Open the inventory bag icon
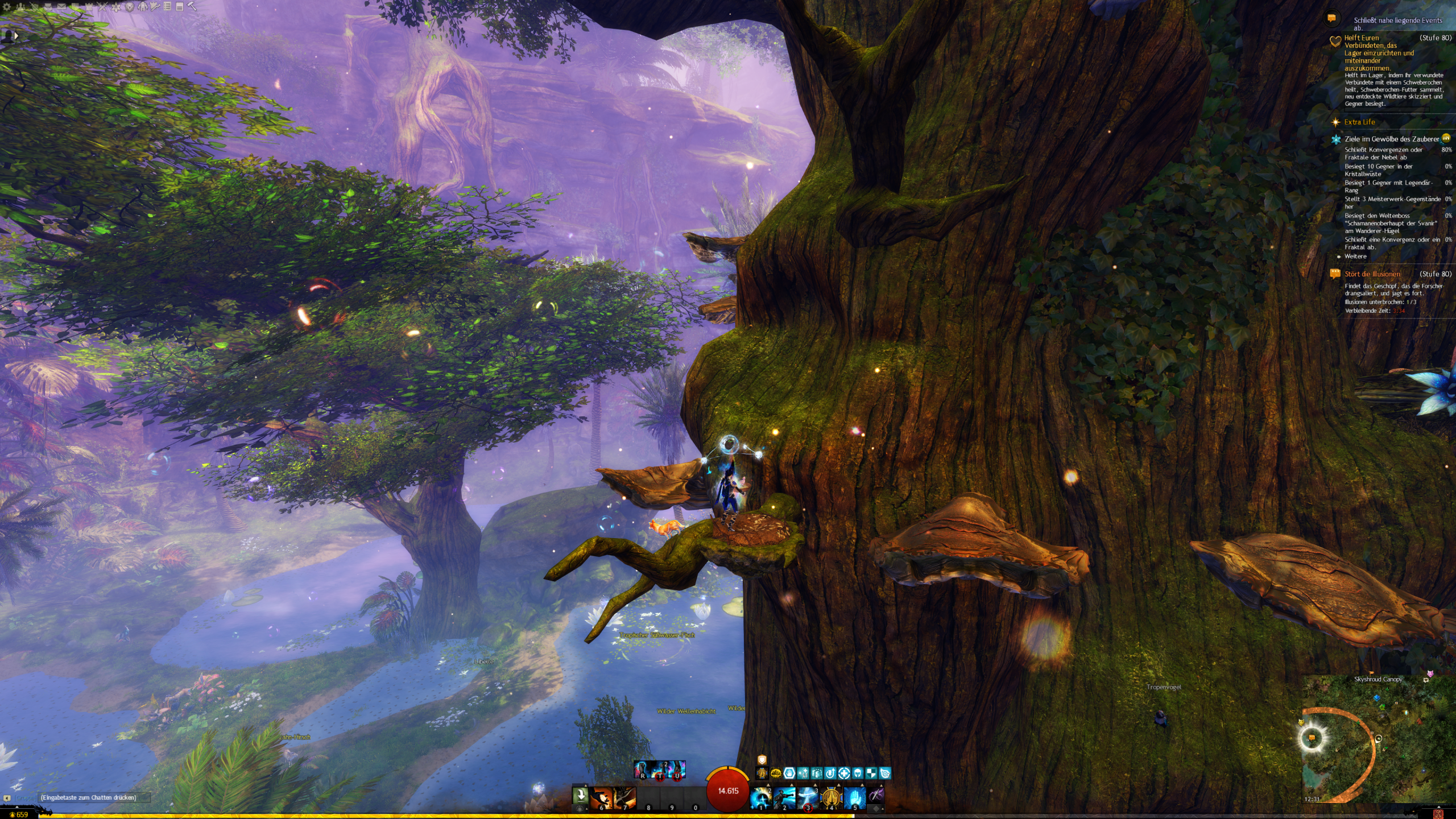The height and width of the screenshot is (819, 1456). pos(48,7)
